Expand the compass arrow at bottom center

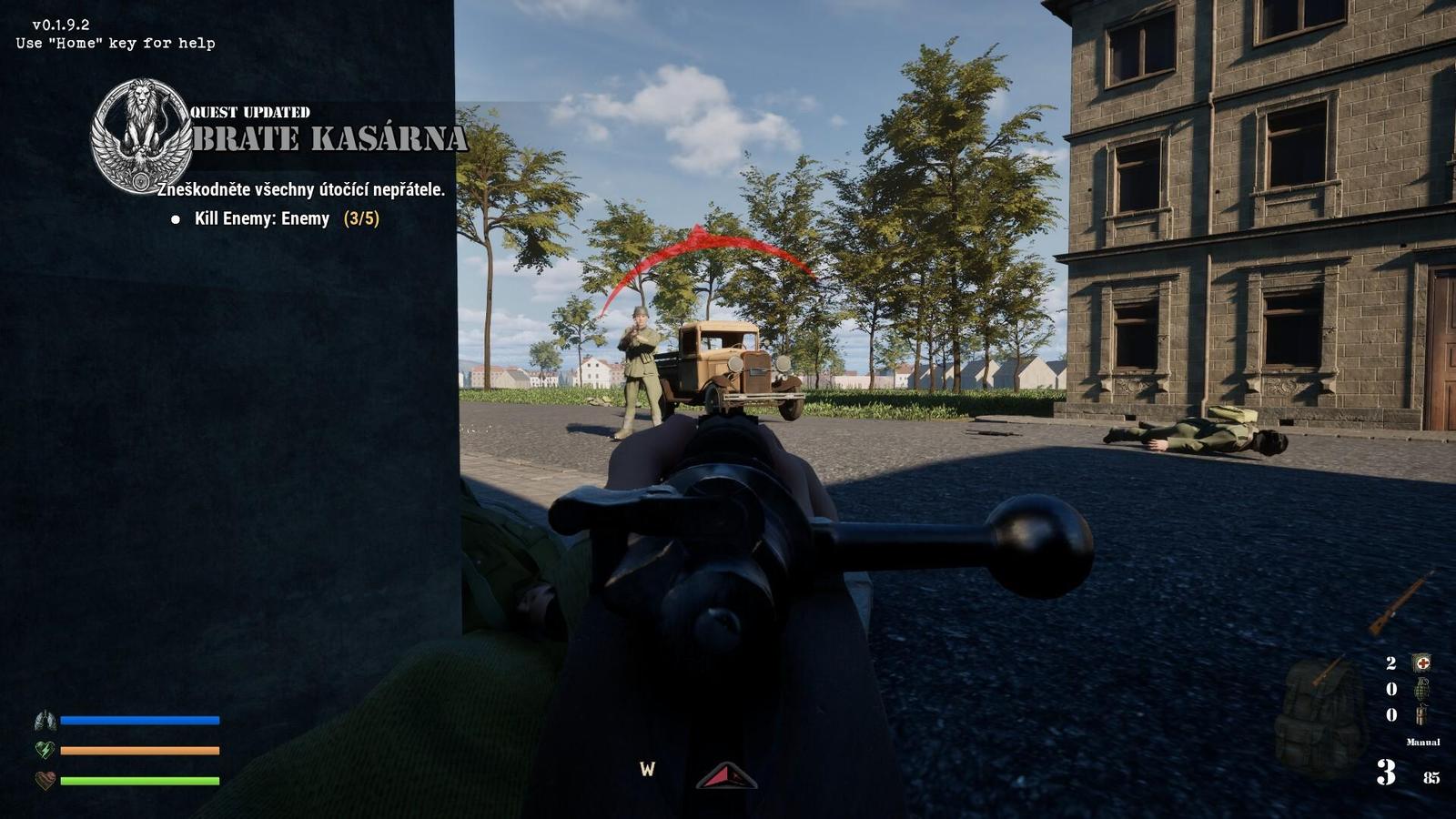coord(725,775)
